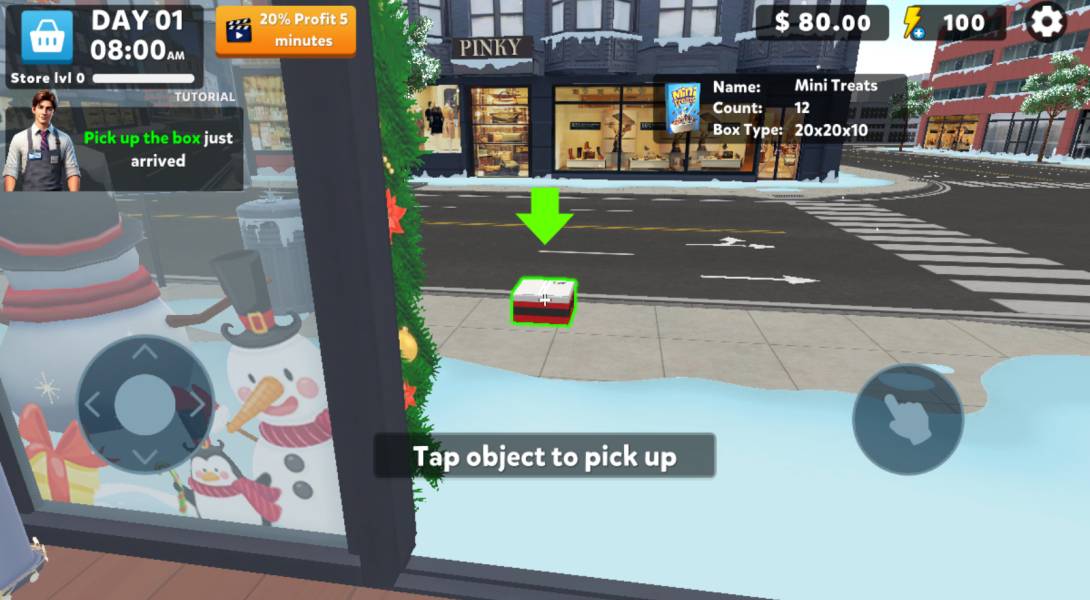Claim the 20% Profit 5 minutes ad bonus

coord(286,31)
